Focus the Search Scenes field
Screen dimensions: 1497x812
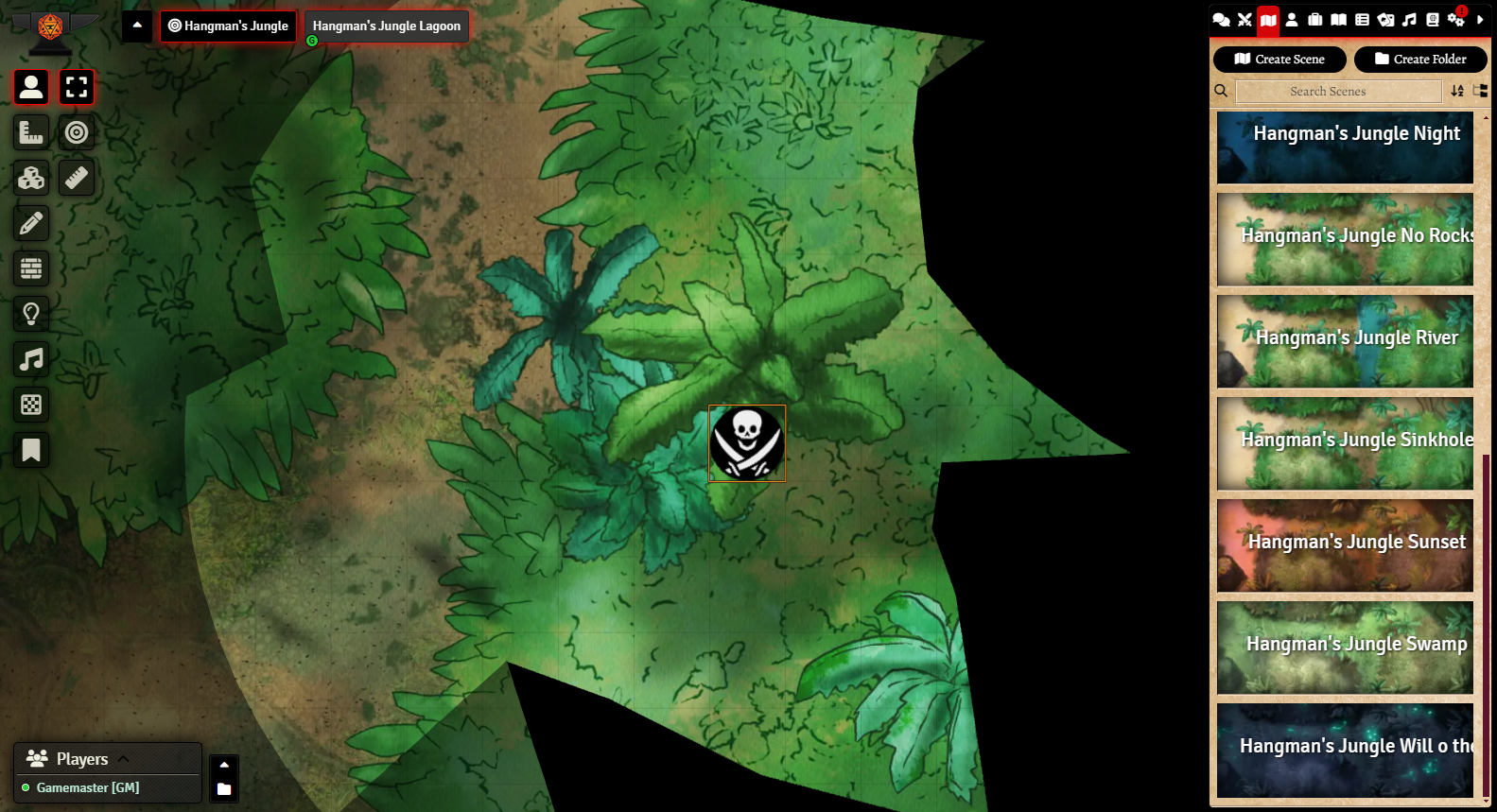click(1337, 92)
